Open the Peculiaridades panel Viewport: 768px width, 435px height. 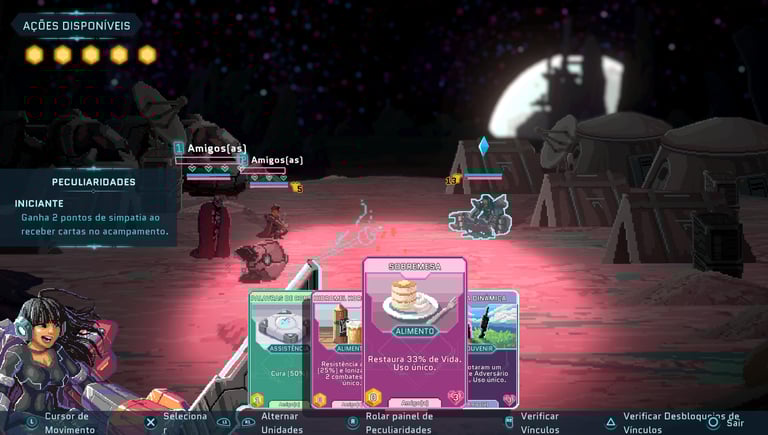click(x=93, y=182)
